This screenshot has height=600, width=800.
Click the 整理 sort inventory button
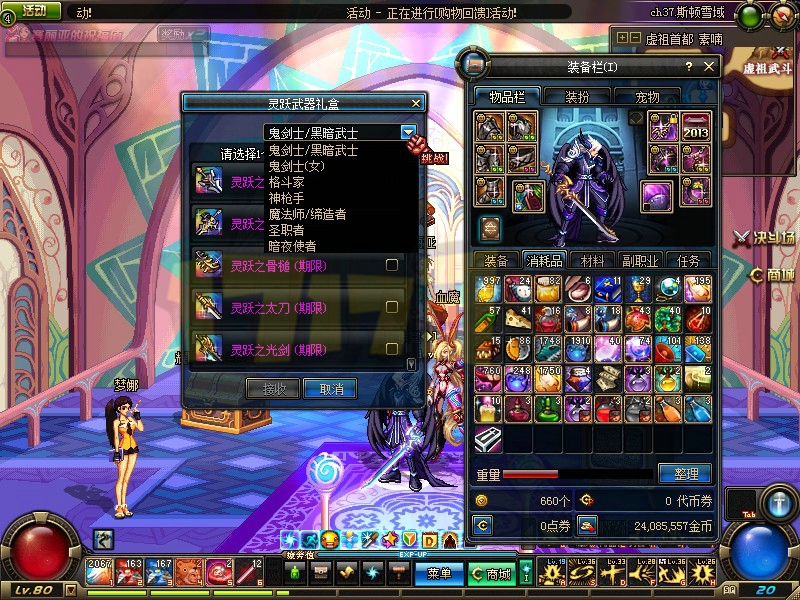pyautogui.click(x=685, y=473)
